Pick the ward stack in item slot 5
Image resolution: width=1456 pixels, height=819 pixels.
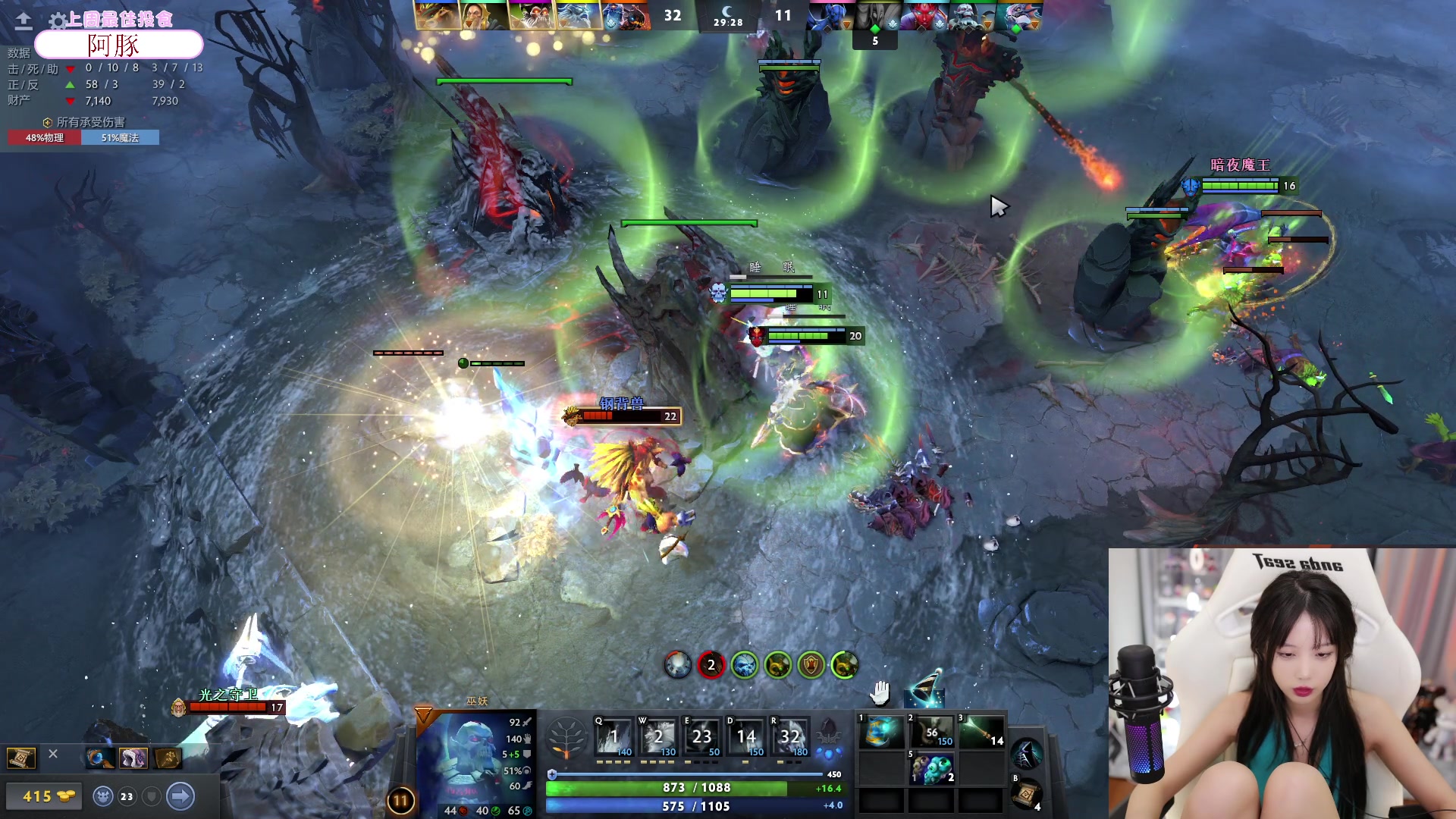coord(931,769)
